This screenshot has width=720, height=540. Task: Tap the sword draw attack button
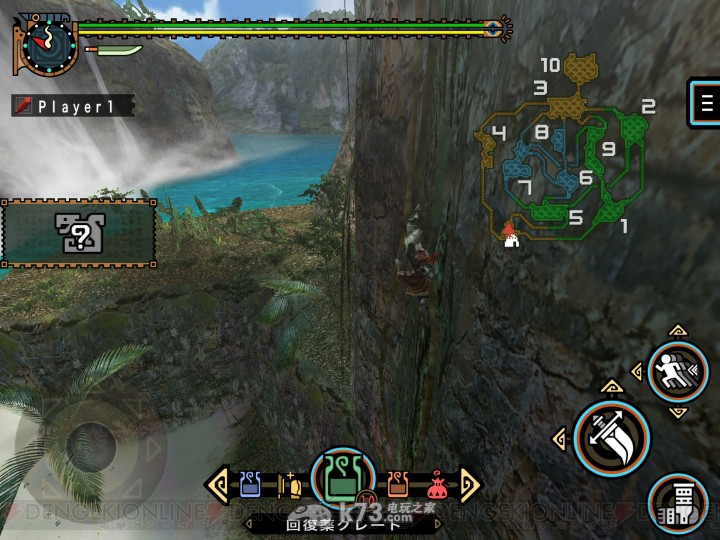point(611,438)
